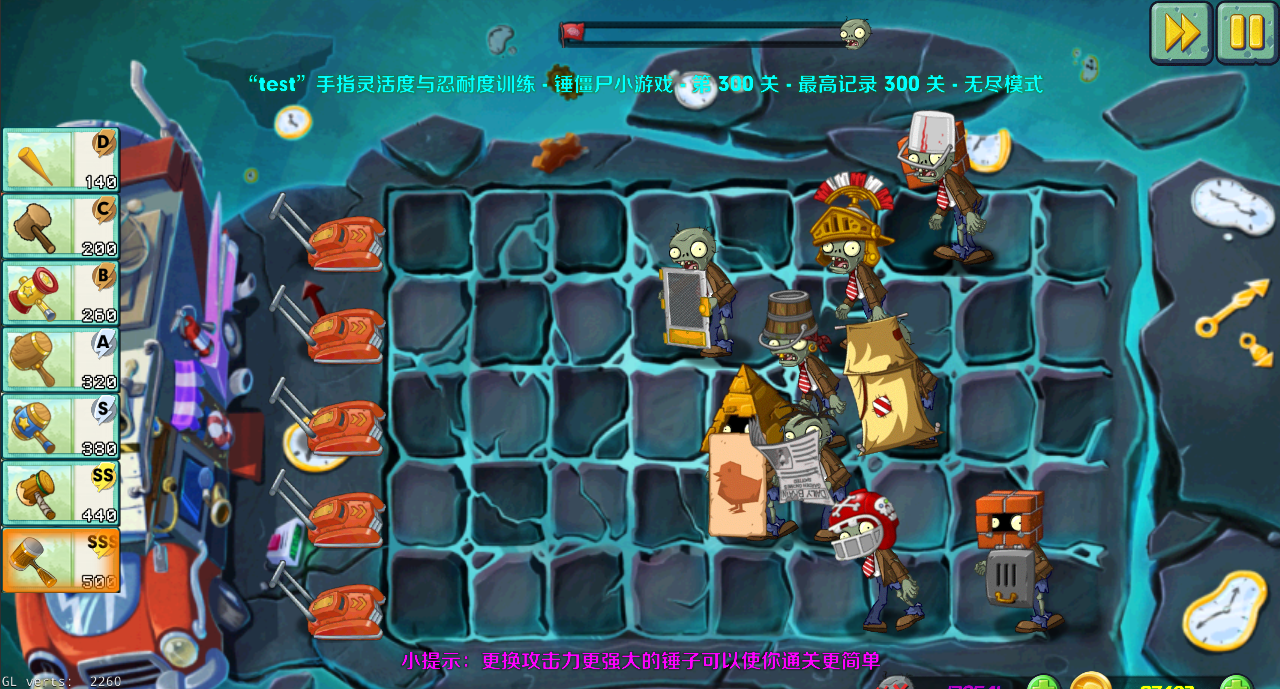The image size is (1280, 689).
Task: Select the A-rank hammer costing 320
Action: coord(61,360)
